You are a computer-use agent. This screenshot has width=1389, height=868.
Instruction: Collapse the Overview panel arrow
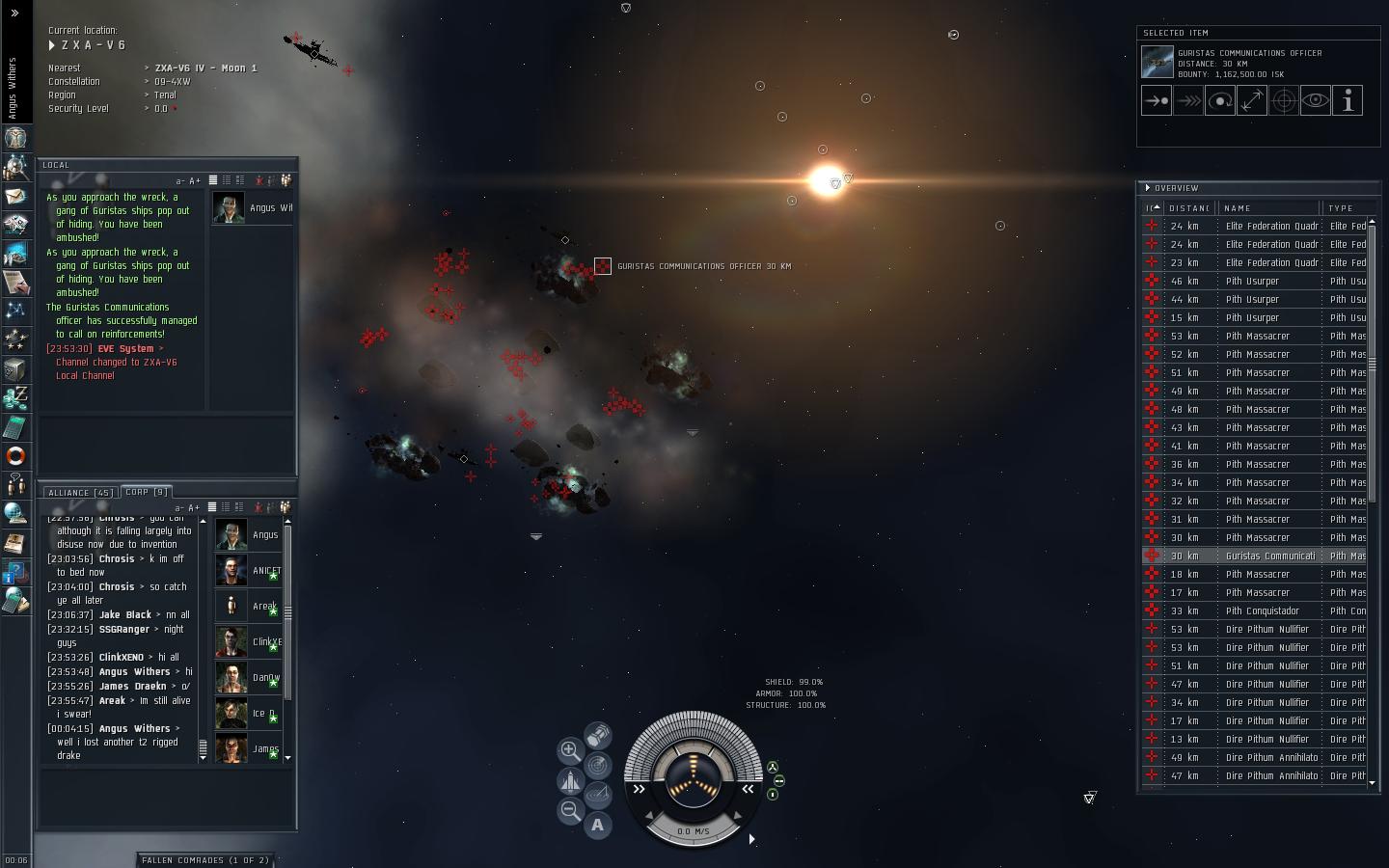point(1147,188)
